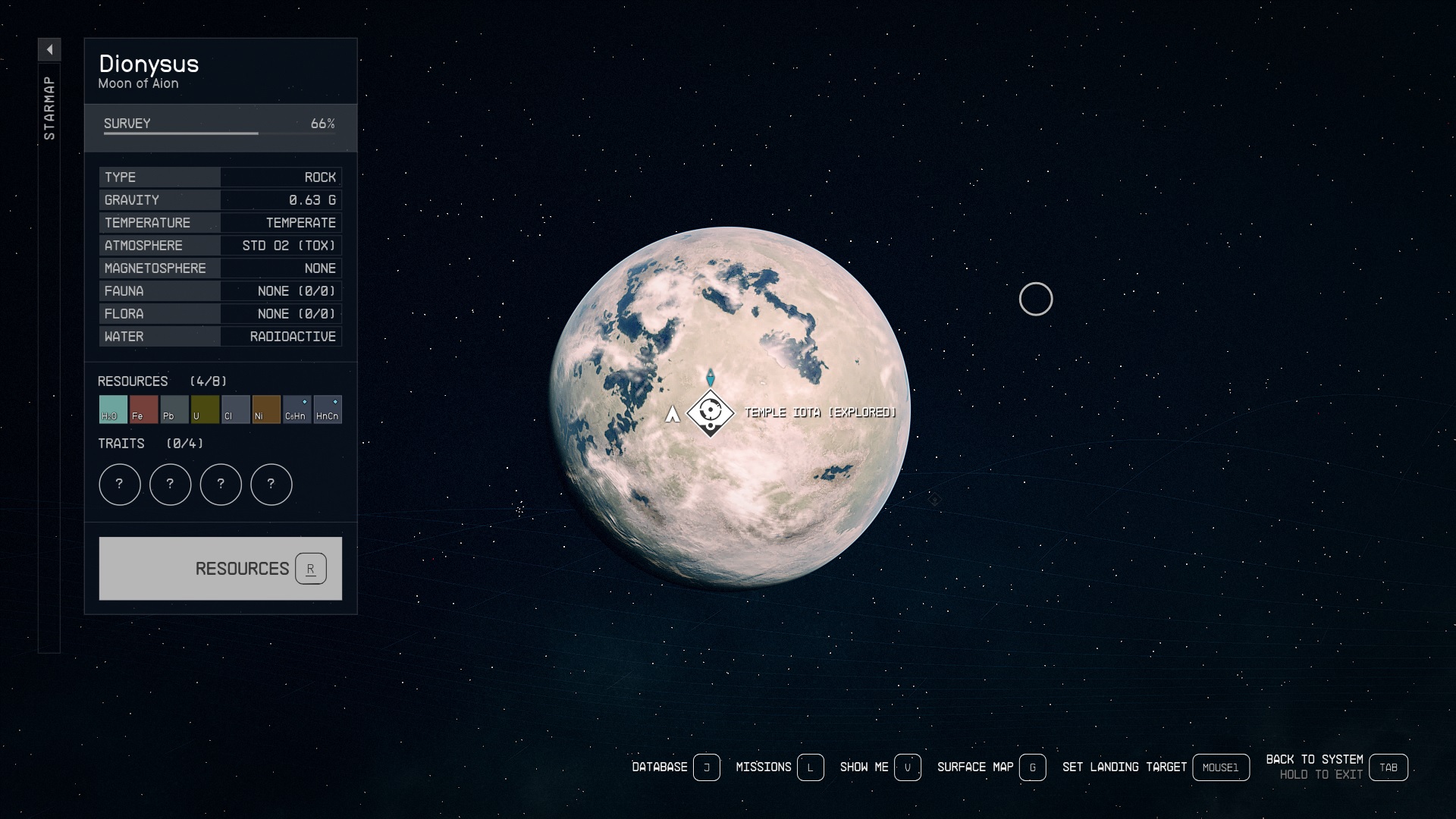
Task: Open the Database option
Action: [675, 767]
